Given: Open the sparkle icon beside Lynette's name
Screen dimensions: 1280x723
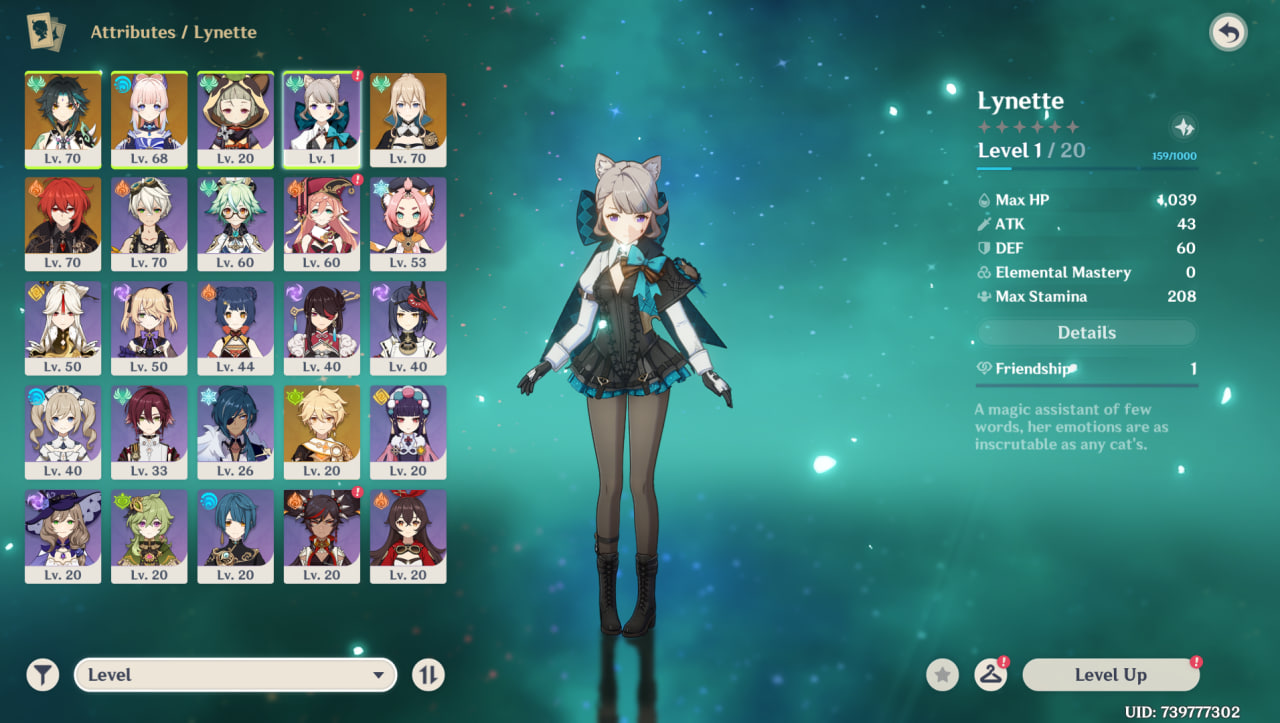Looking at the screenshot, I should coord(1184,127).
